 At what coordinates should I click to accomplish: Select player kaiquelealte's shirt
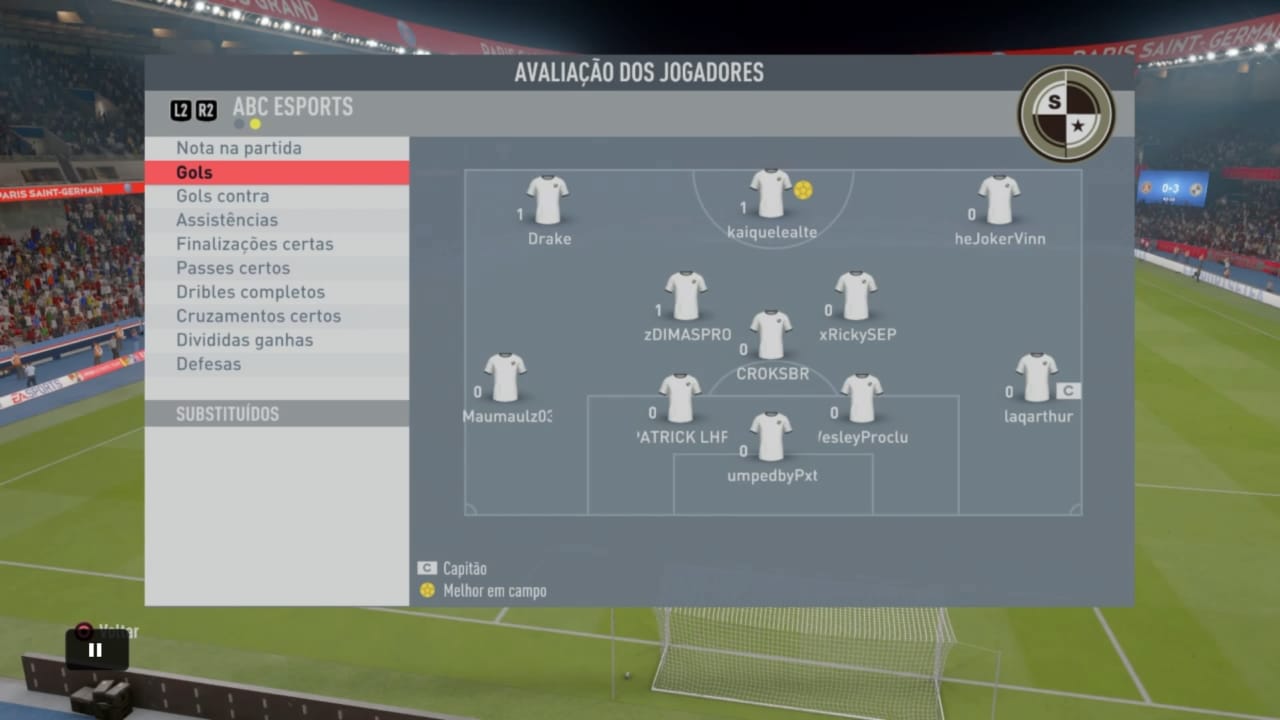[770, 193]
